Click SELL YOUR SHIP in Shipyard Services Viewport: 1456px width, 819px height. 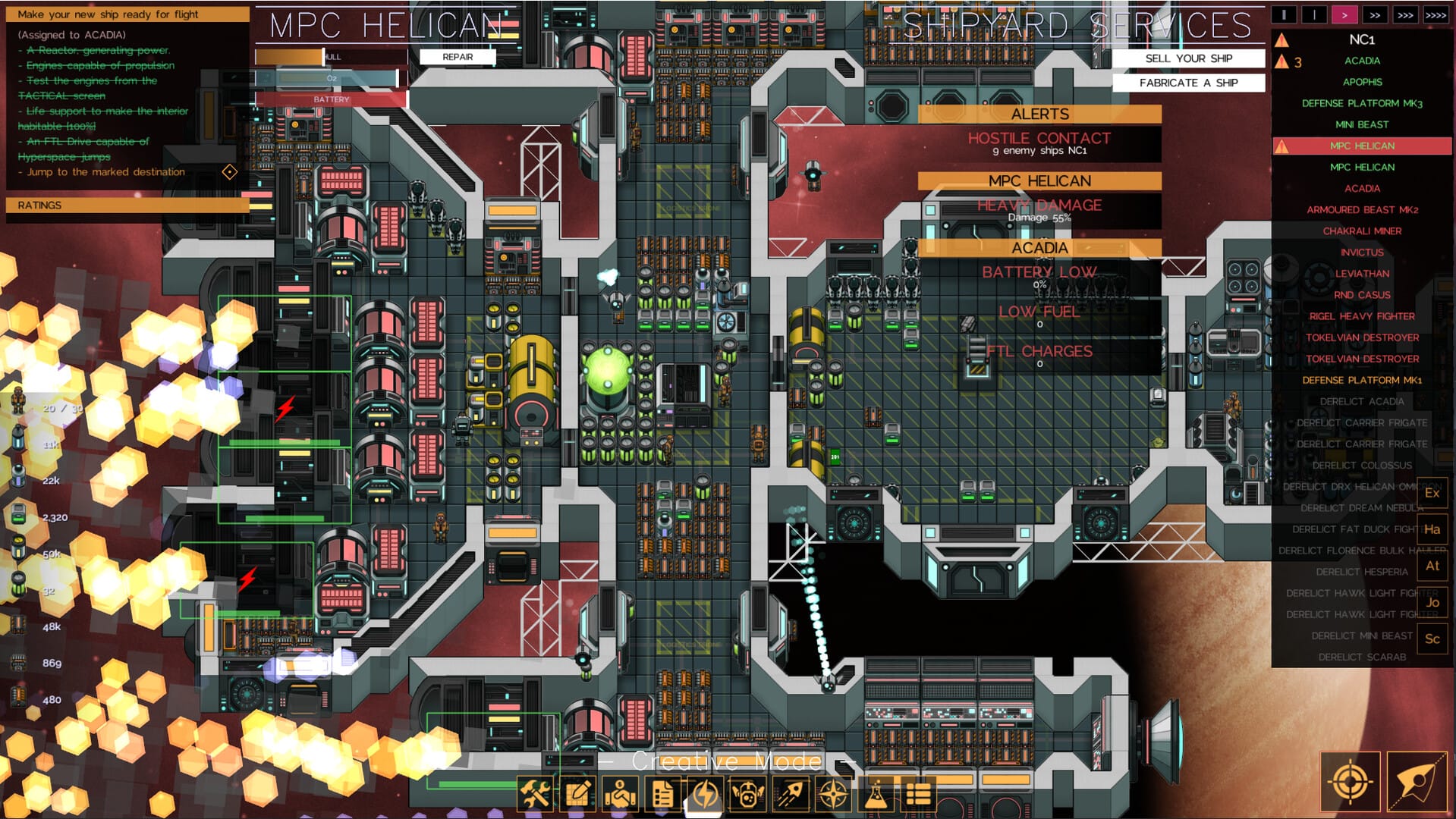[1187, 58]
